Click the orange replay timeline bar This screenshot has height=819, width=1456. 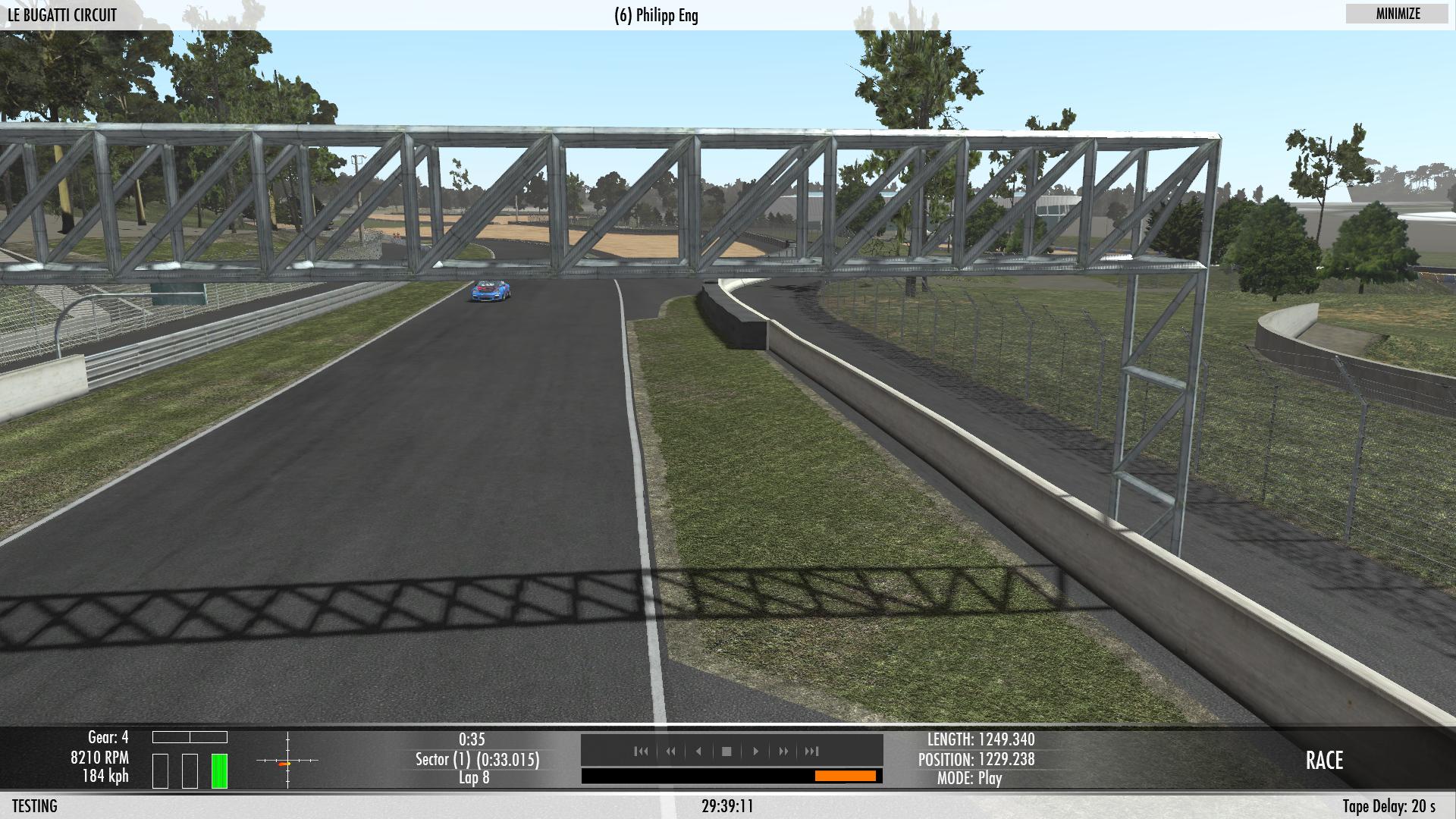pyautogui.click(x=845, y=776)
